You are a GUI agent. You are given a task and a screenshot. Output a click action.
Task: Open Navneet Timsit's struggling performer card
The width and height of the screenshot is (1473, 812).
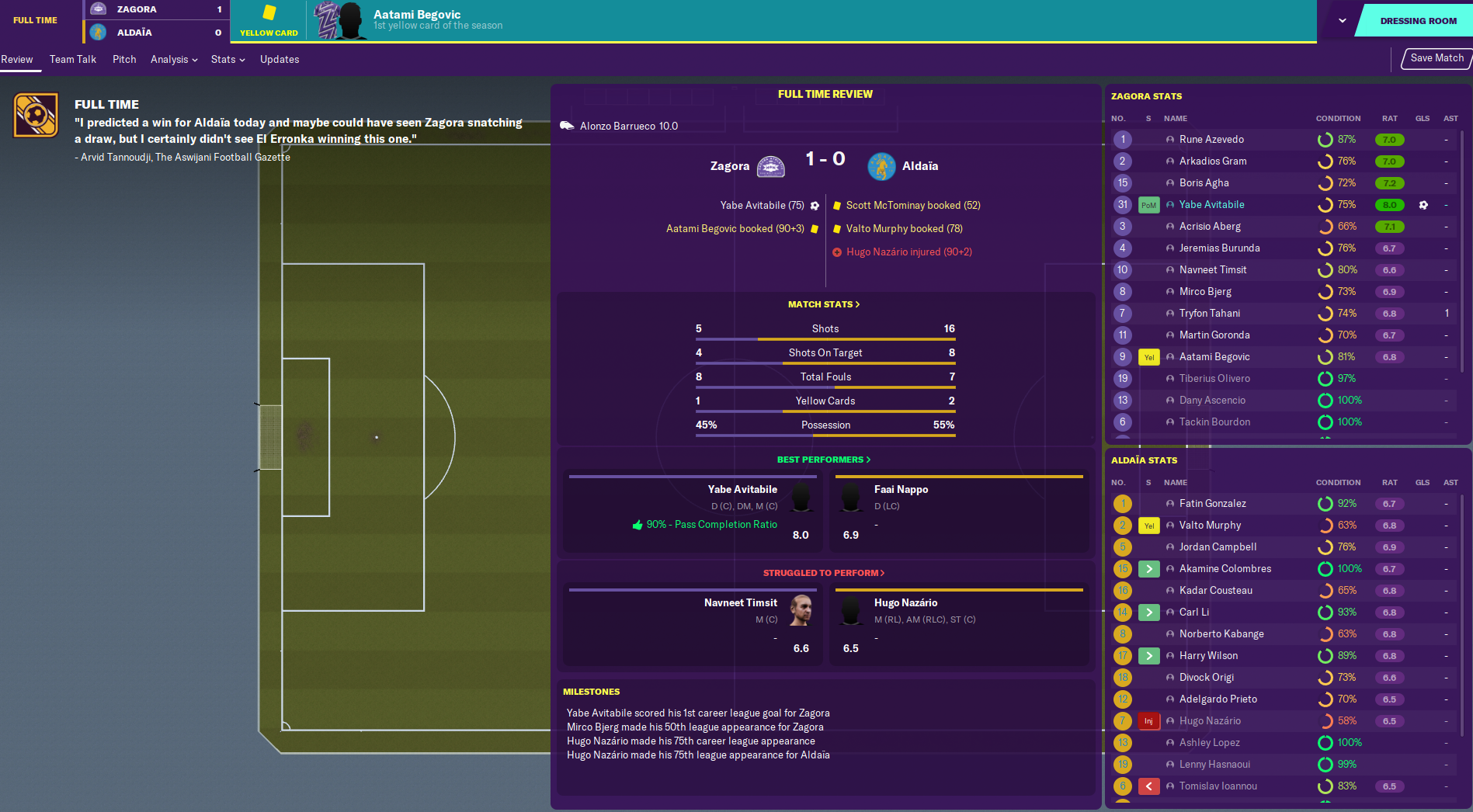[x=691, y=626]
